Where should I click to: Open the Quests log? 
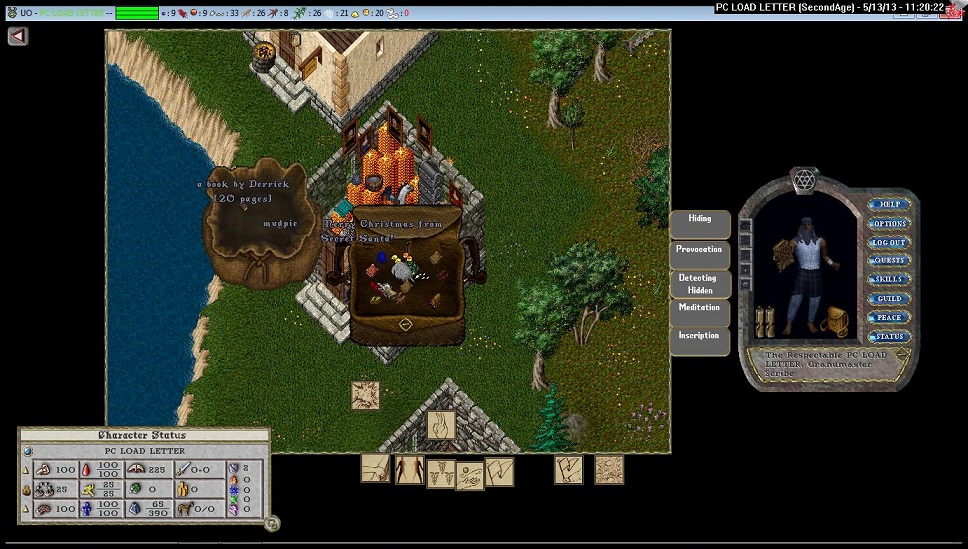click(x=889, y=261)
